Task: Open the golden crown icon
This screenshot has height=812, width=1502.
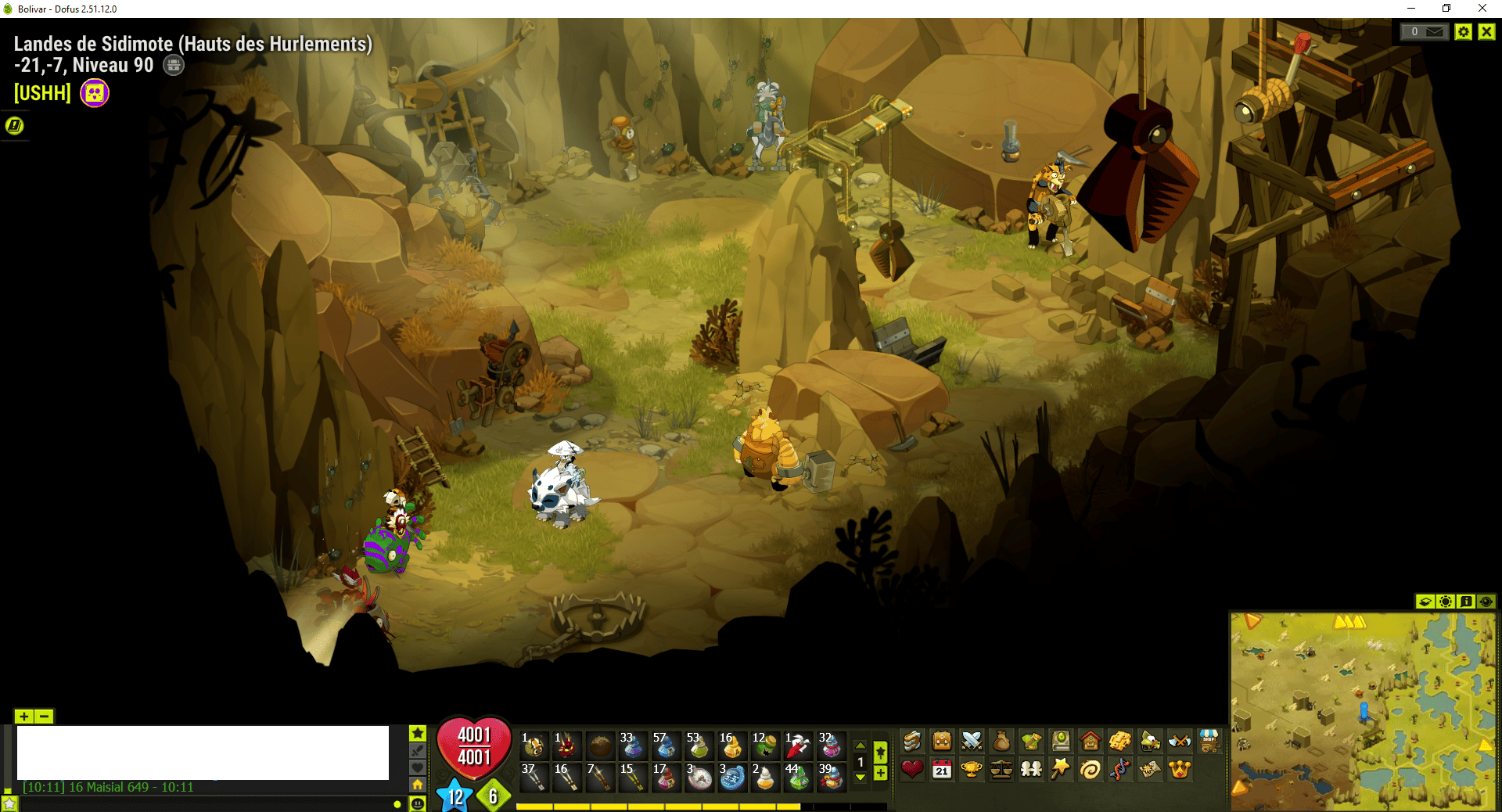Action: (x=1180, y=770)
